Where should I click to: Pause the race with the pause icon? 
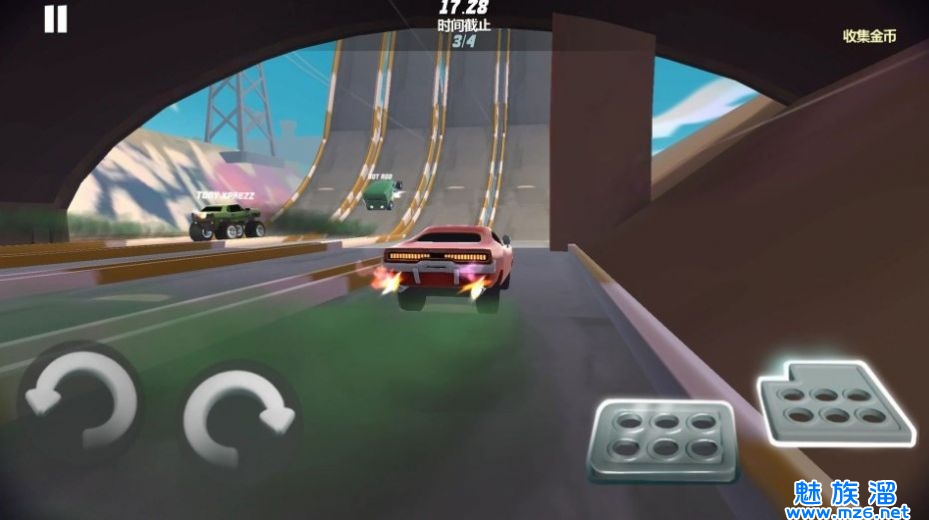click(x=56, y=19)
